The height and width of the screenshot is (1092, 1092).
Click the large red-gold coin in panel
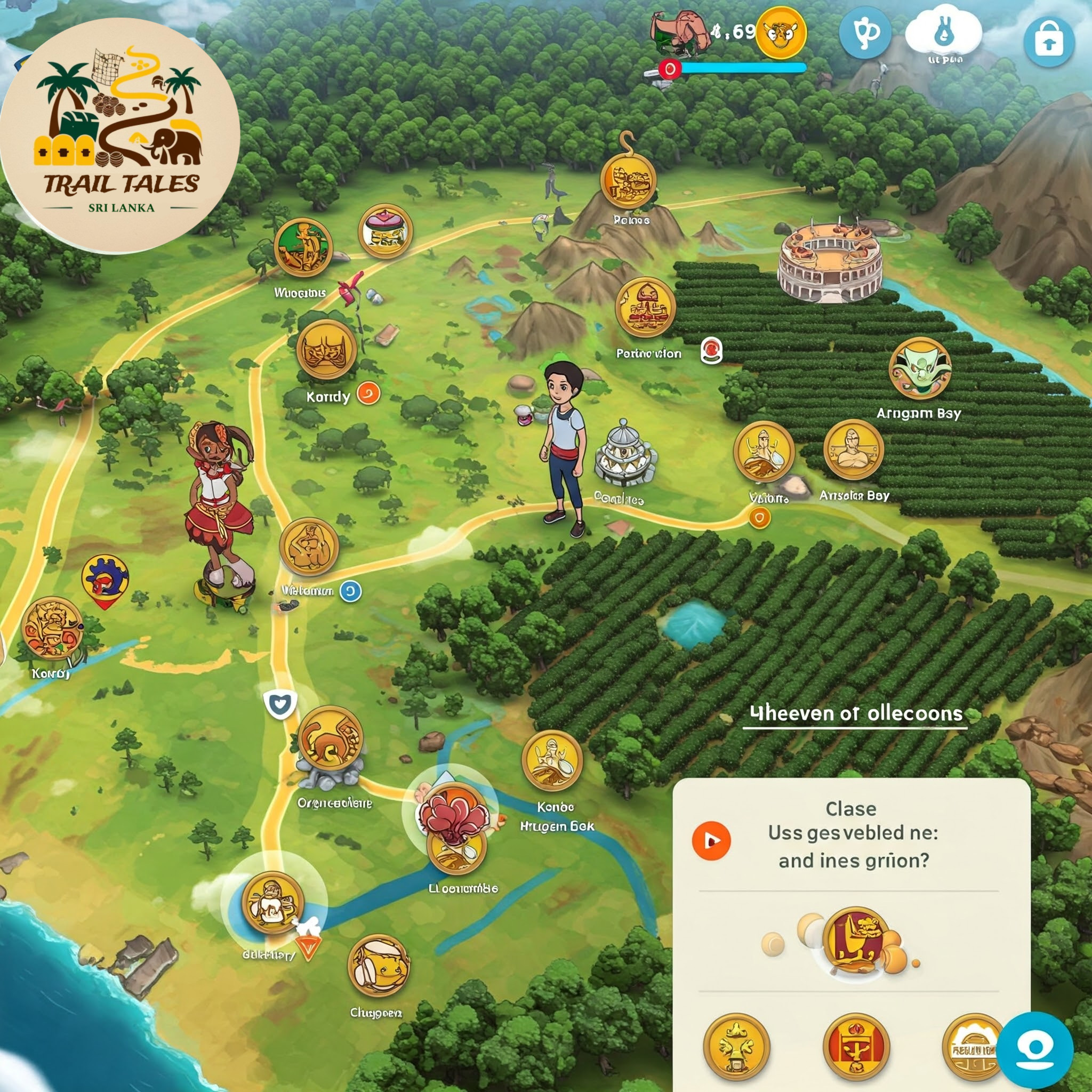855,941
